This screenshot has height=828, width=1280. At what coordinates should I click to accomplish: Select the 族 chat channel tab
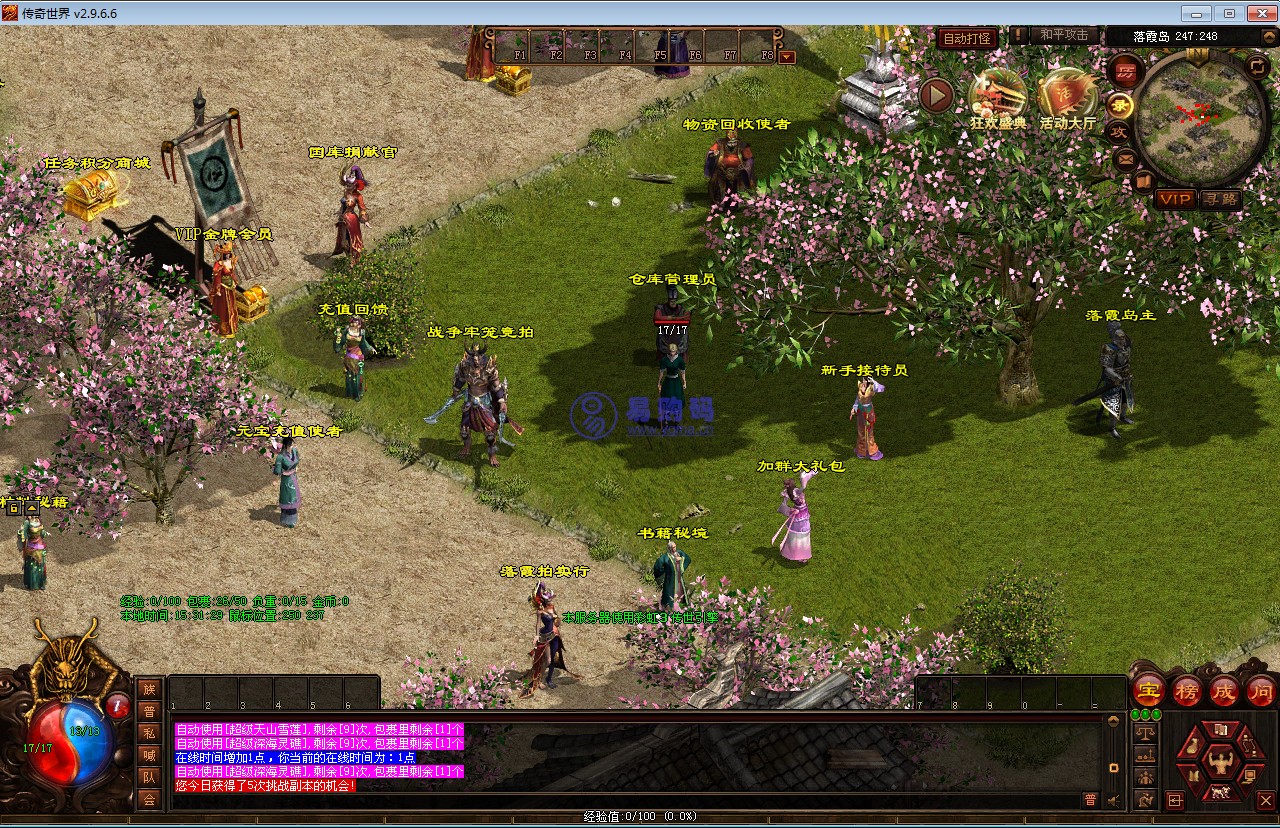coord(149,689)
